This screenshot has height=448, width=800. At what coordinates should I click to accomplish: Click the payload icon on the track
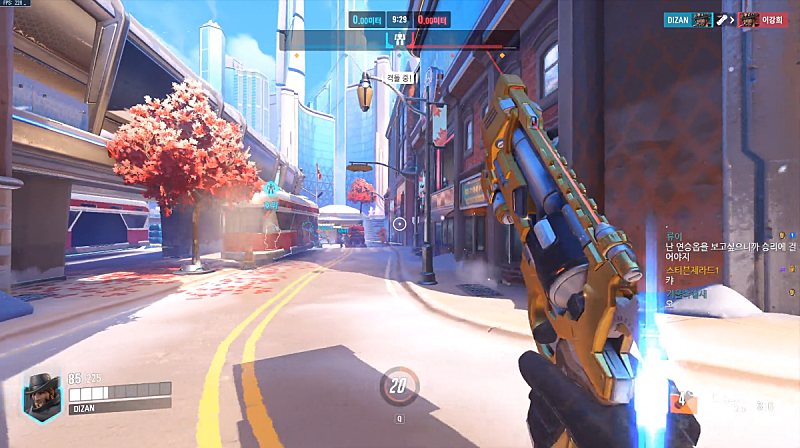point(398,40)
